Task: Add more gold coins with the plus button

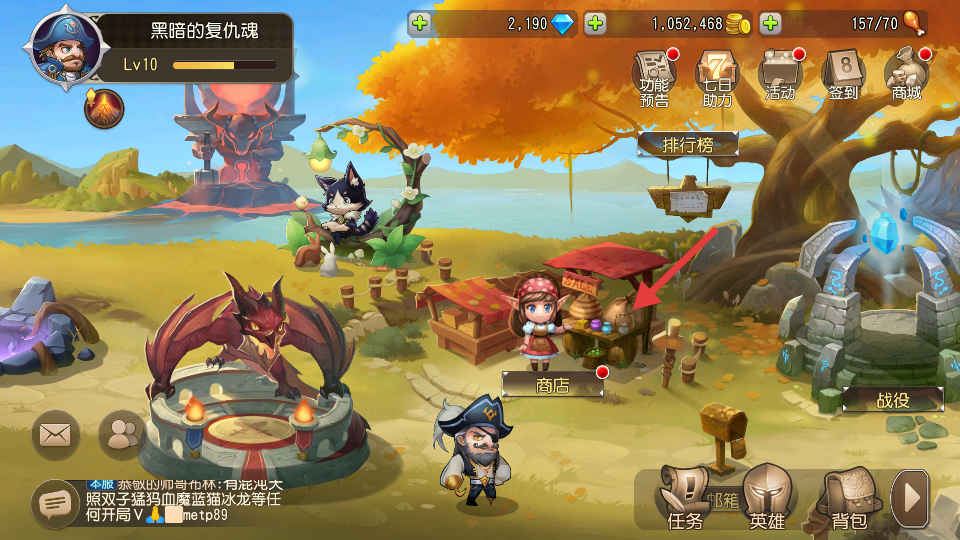Action: (x=595, y=23)
